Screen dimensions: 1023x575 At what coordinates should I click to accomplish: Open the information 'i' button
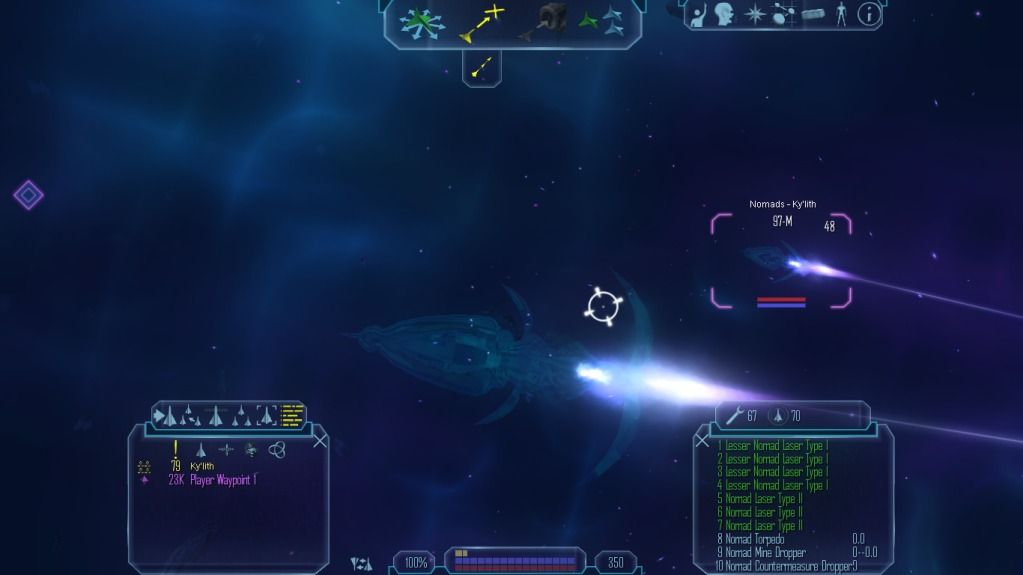pyautogui.click(x=870, y=14)
